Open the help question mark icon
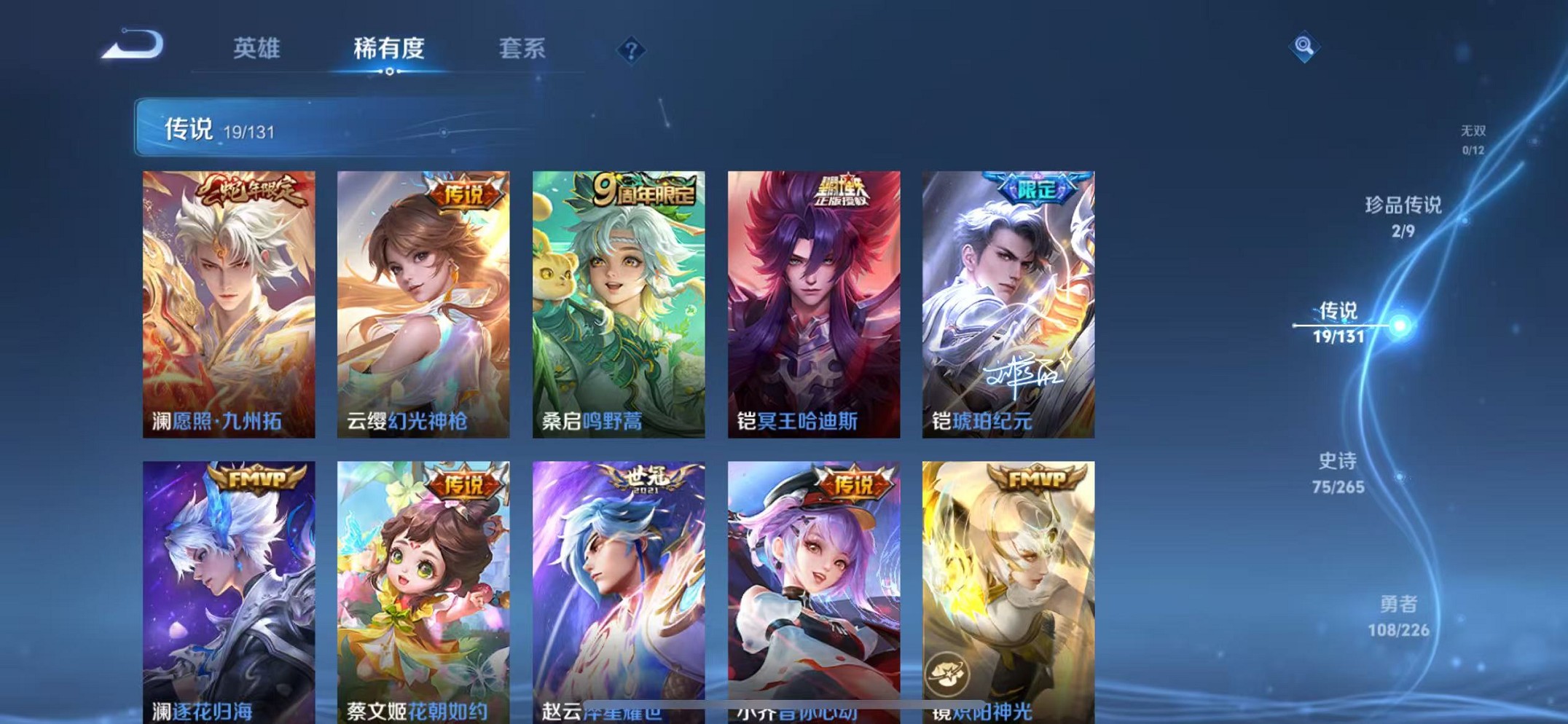Screen dimensions: 1568x724 pyautogui.click(x=631, y=49)
